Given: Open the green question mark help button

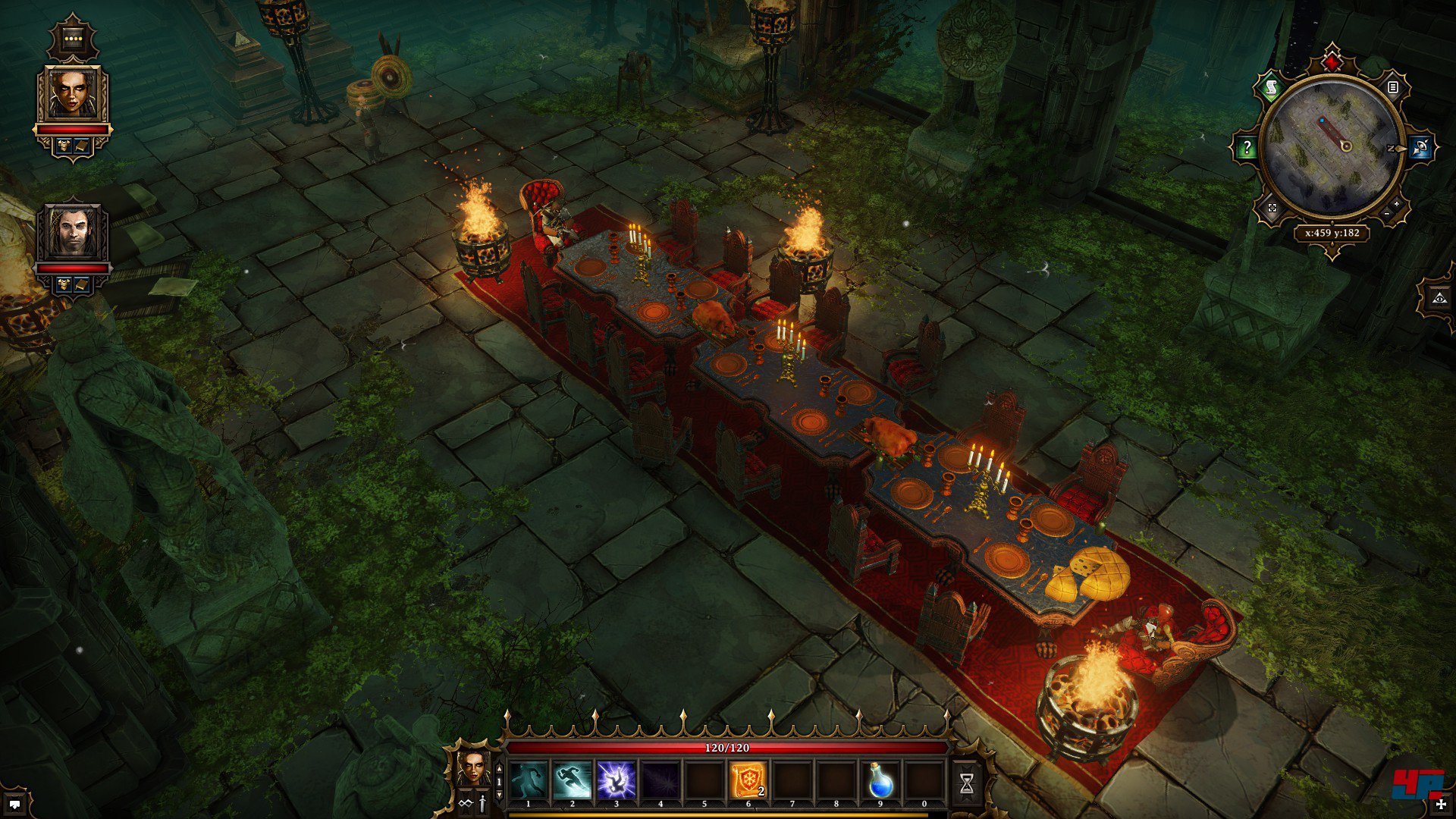Looking at the screenshot, I should (x=1247, y=148).
